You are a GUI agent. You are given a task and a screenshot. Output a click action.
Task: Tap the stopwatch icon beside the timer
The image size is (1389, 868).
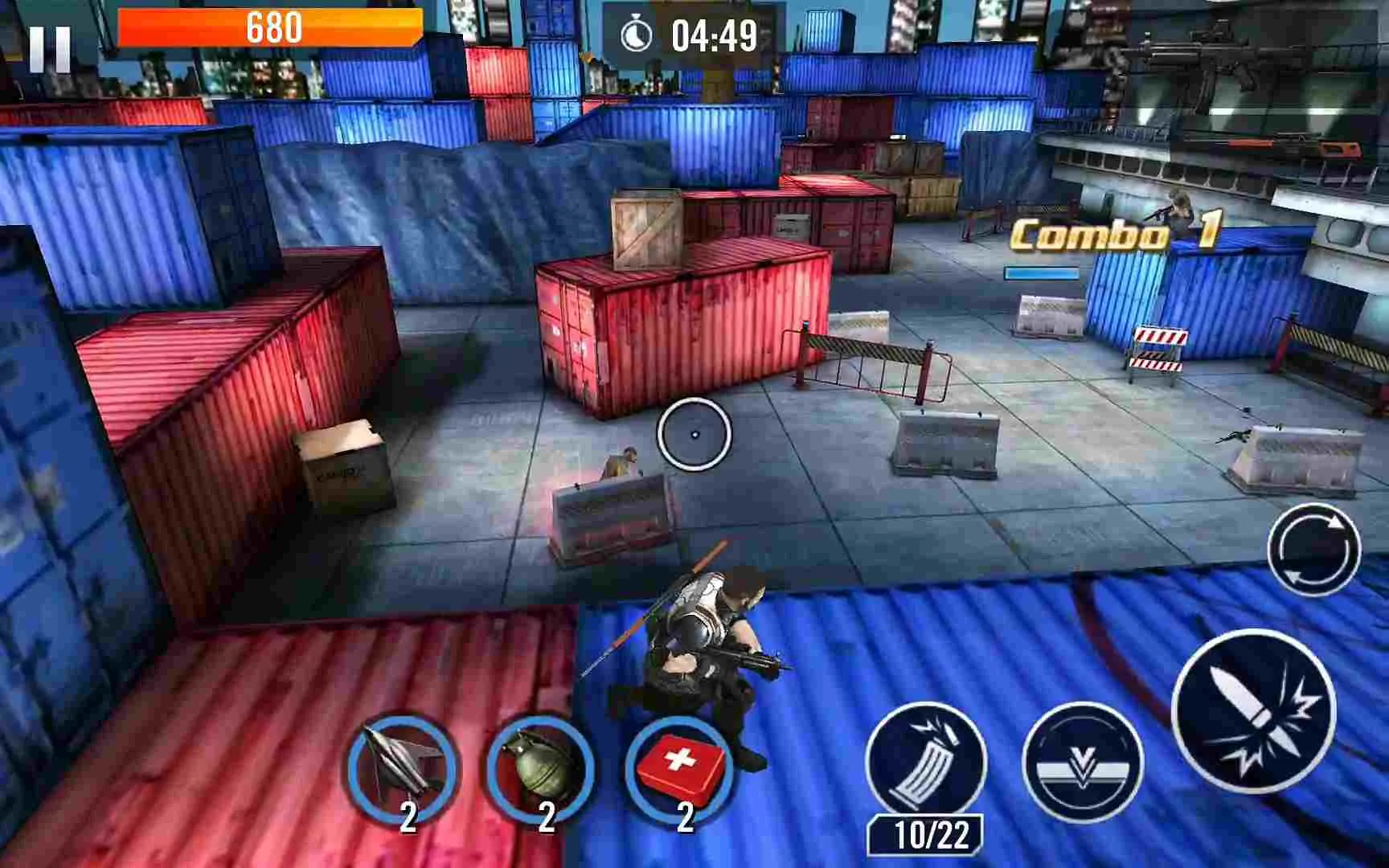(x=635, y=34)
